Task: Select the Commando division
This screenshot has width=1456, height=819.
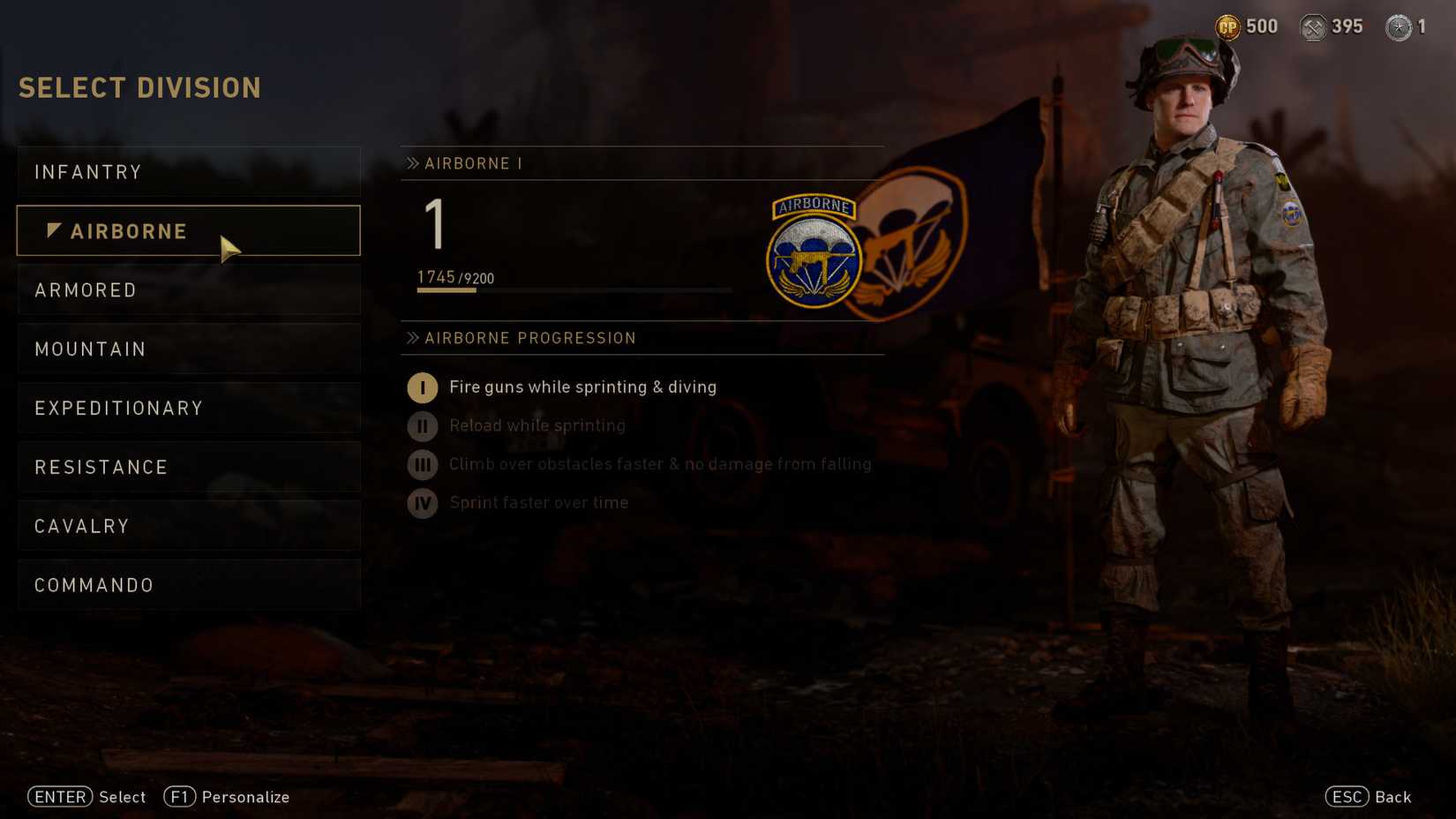Action: (93, 584)
